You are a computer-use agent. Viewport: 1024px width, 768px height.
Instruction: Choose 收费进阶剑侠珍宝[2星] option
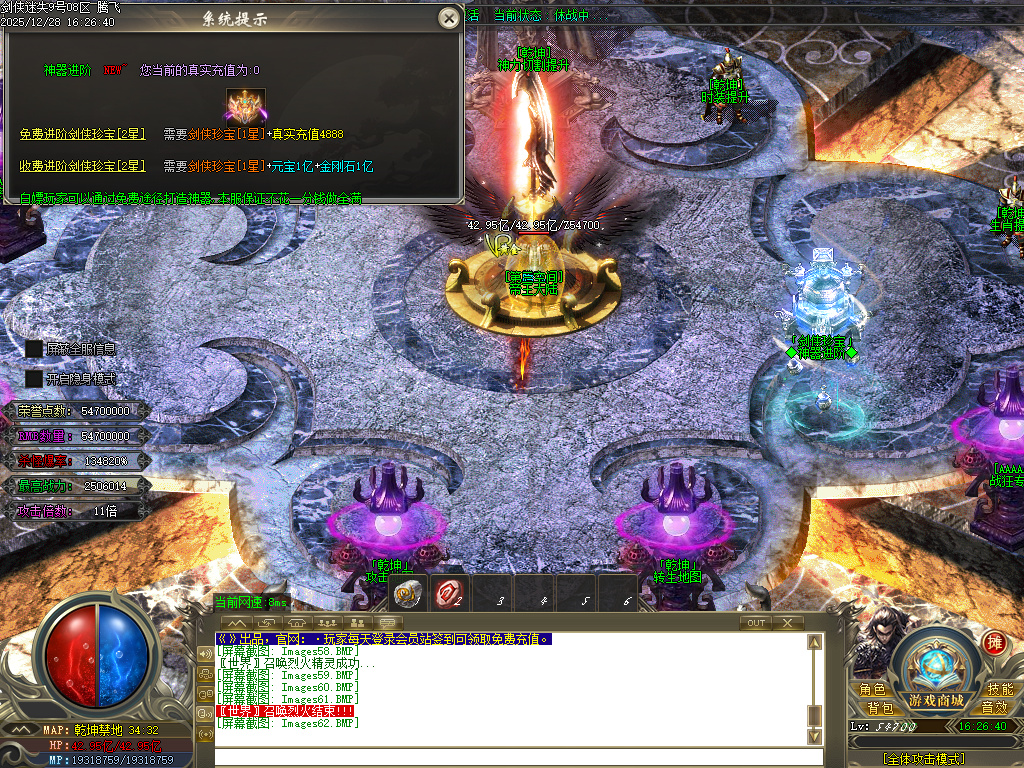[x=82, y=165]
